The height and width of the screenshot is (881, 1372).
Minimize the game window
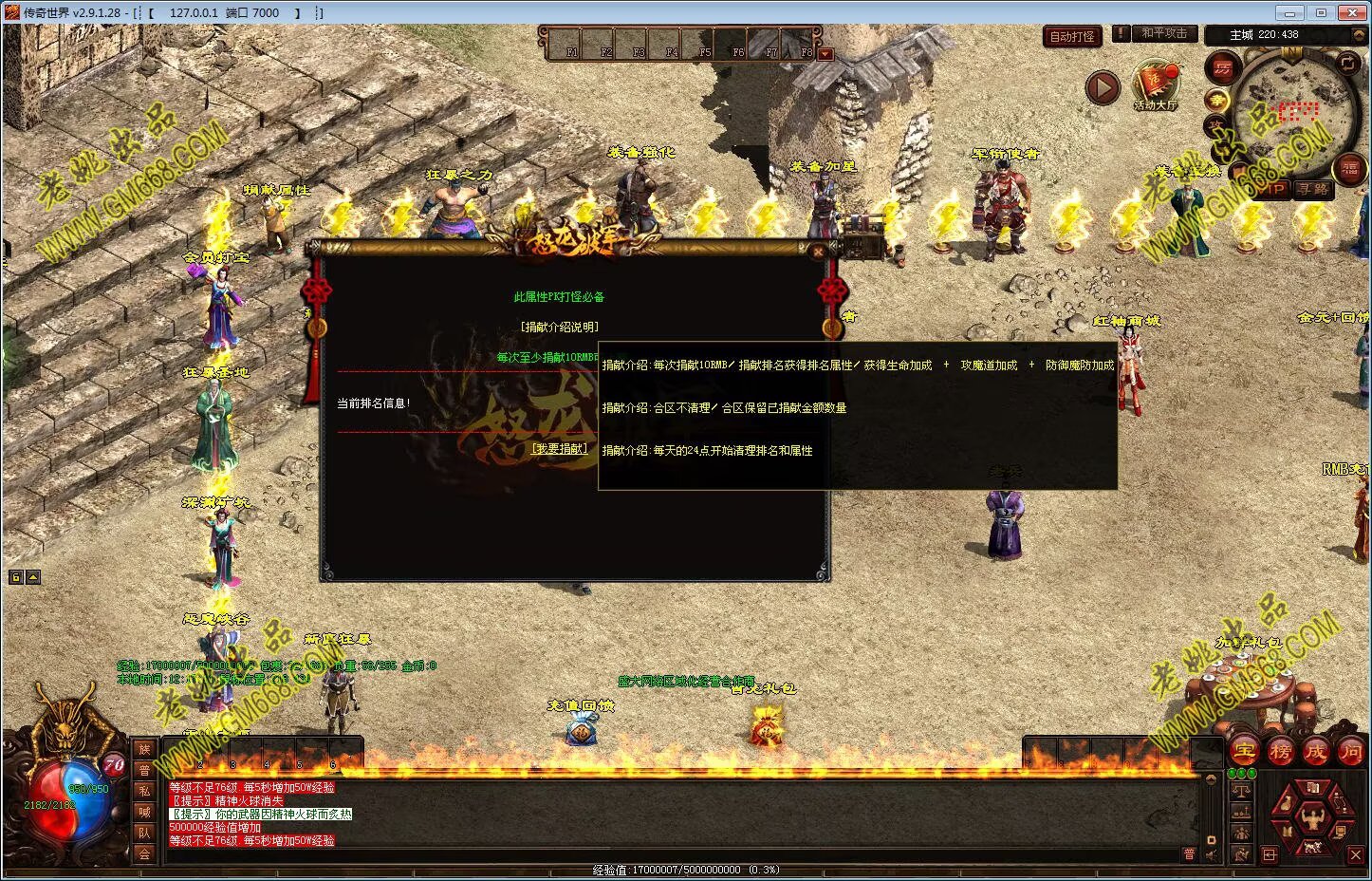pyautogui.click(x=1288, y=13)
